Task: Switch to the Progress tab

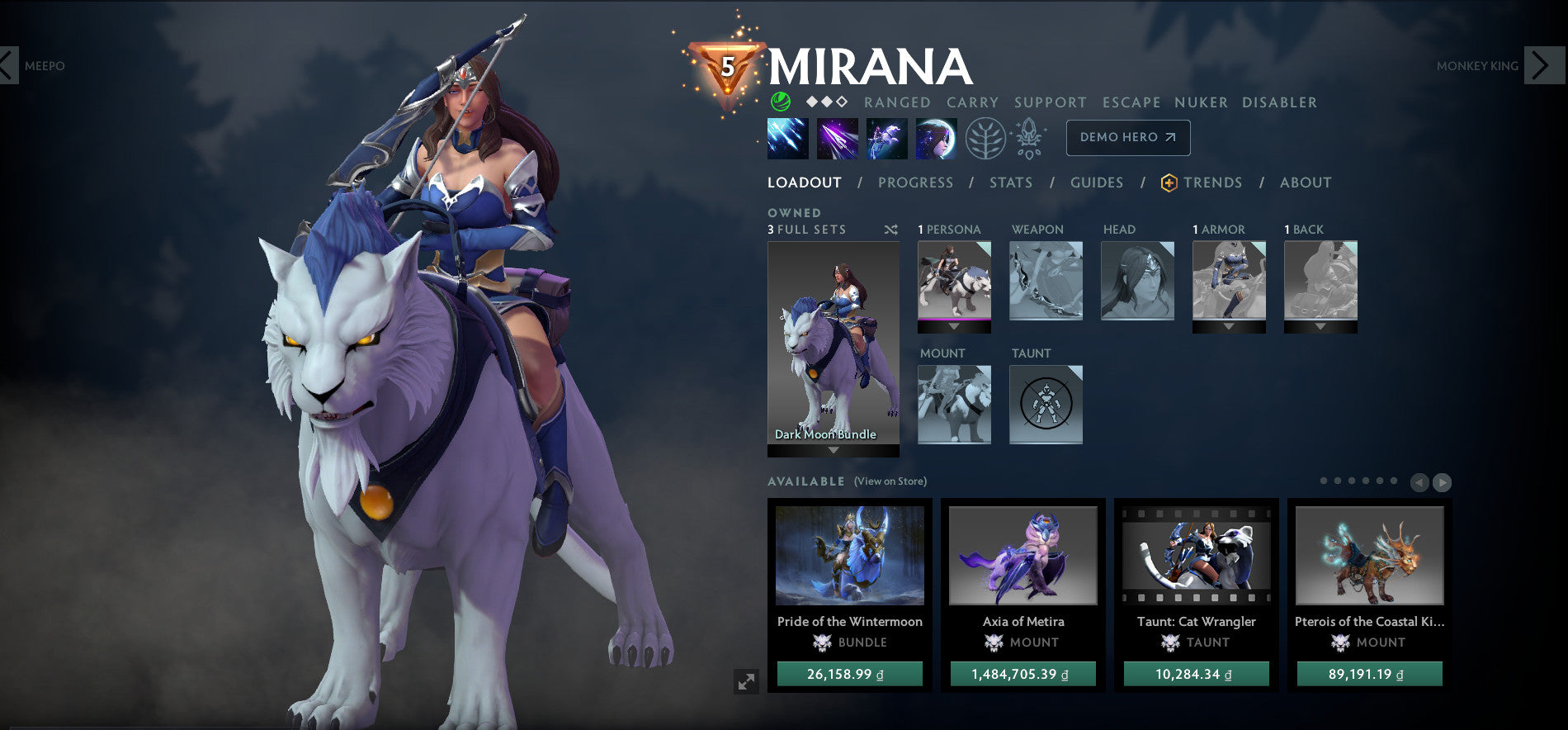Action: 916,182
